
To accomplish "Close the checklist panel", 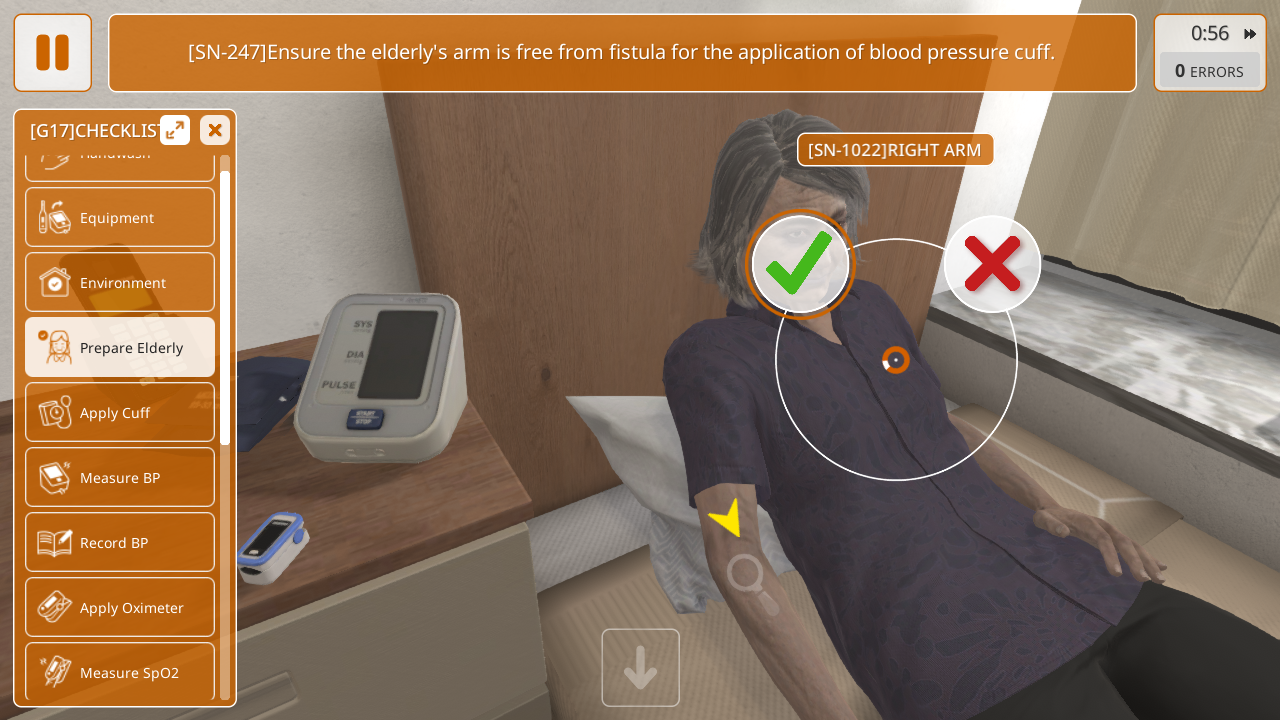I will click(x=215, y=130).
